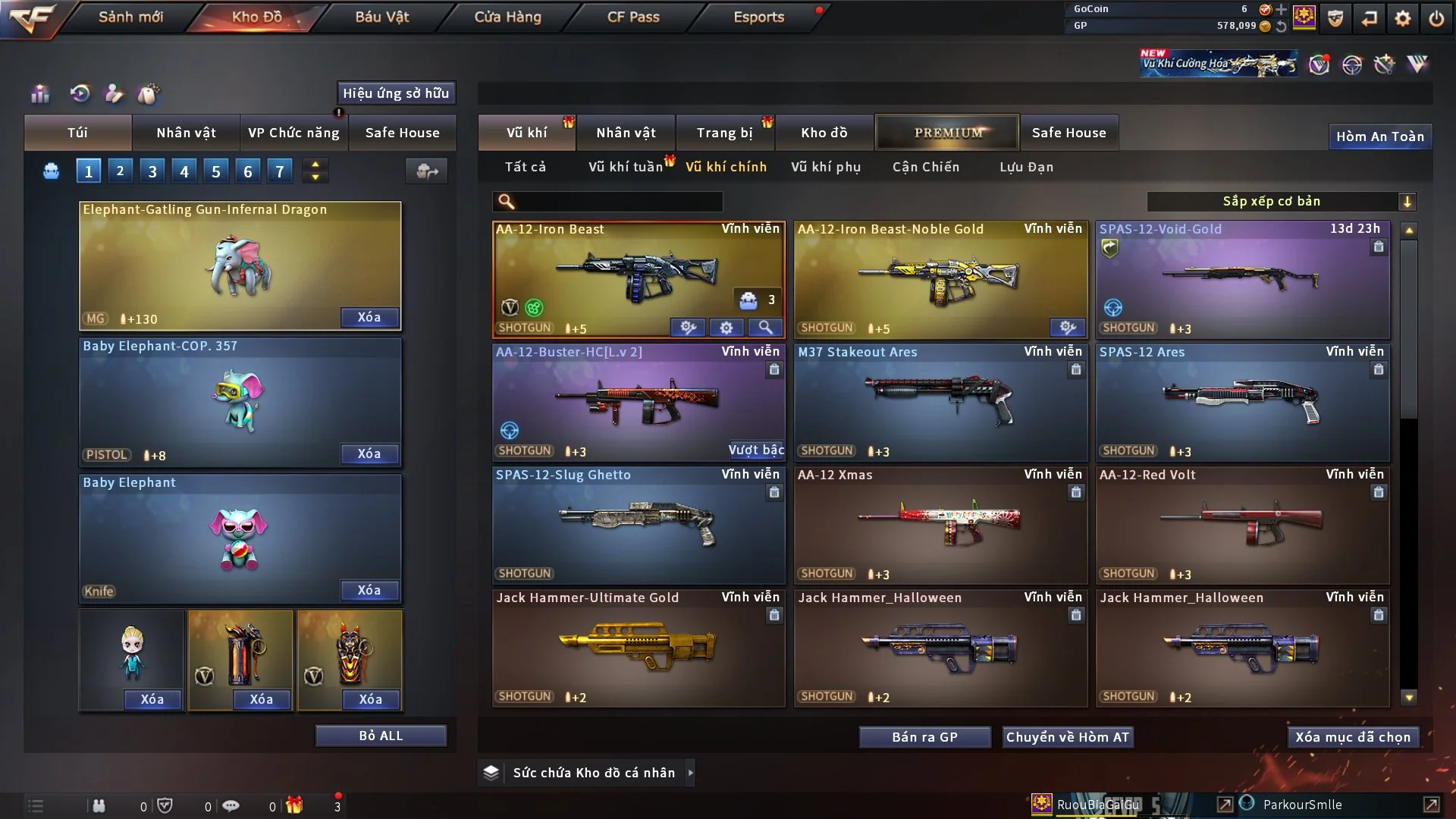Select bag slot number 3
This screenshot has height=819, width=1456.
152,171
